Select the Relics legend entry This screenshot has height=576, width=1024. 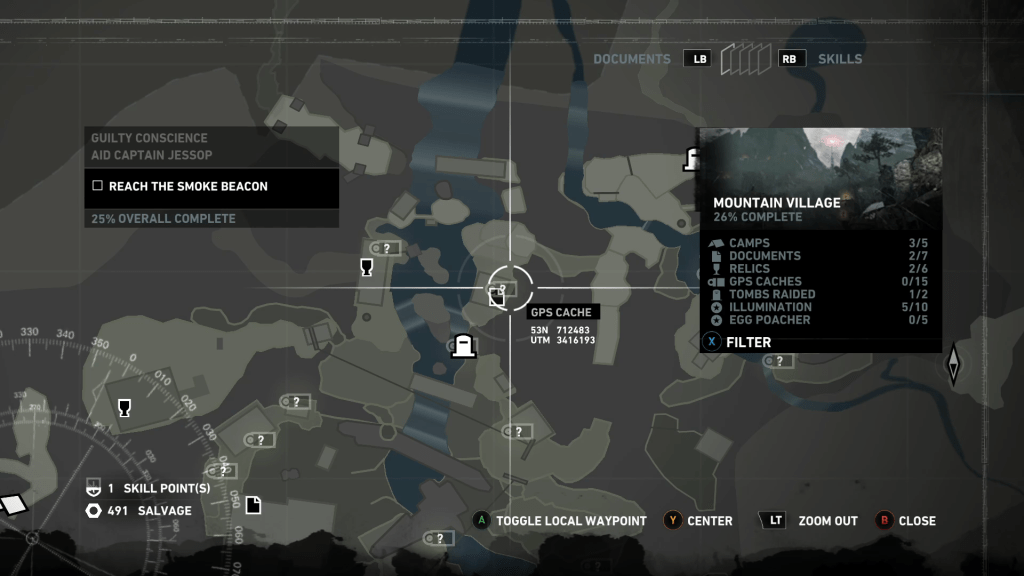[x=749, y=269]
